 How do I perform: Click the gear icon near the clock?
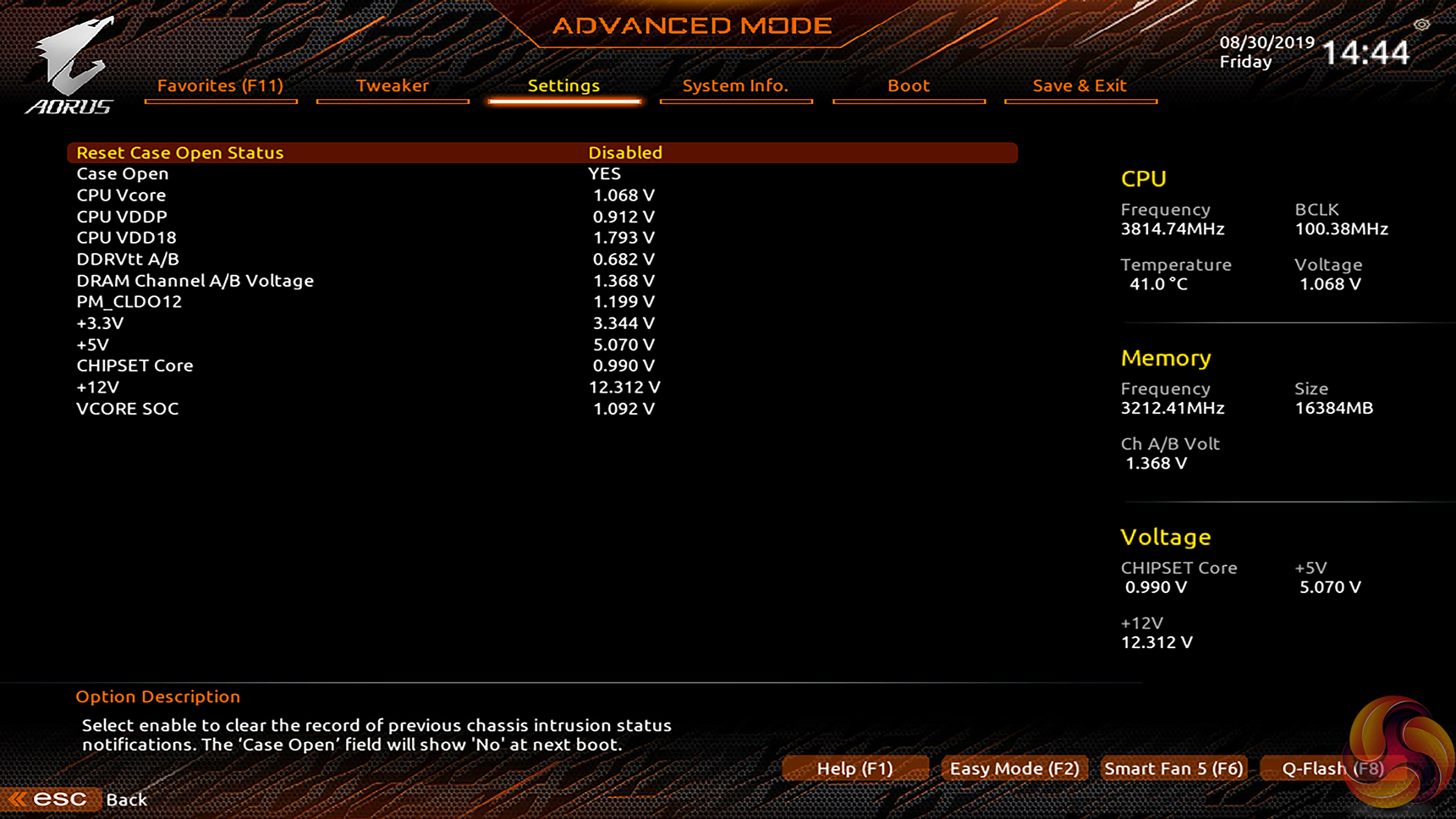(1421, 25)
